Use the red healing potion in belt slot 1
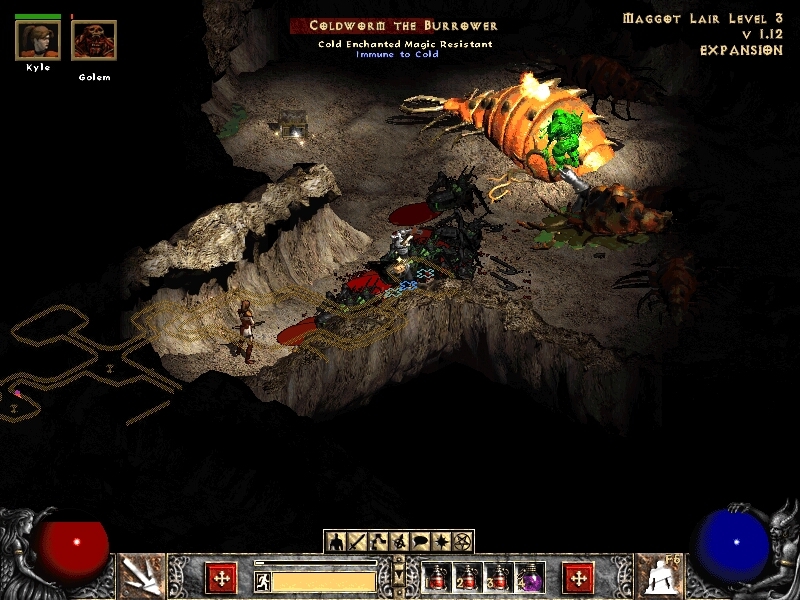 click(x=437, y=577)
